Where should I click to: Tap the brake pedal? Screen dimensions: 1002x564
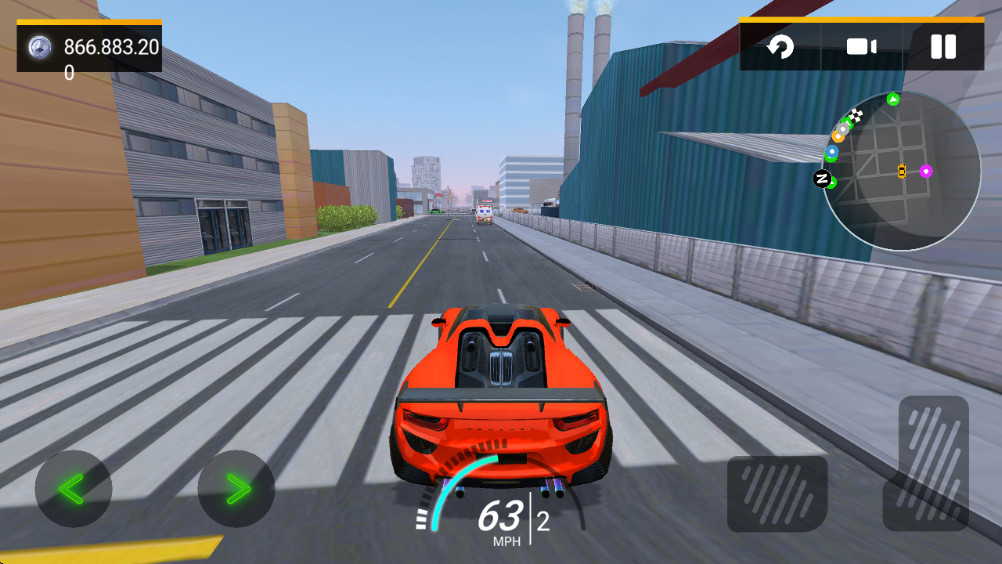tap(777, 494)
